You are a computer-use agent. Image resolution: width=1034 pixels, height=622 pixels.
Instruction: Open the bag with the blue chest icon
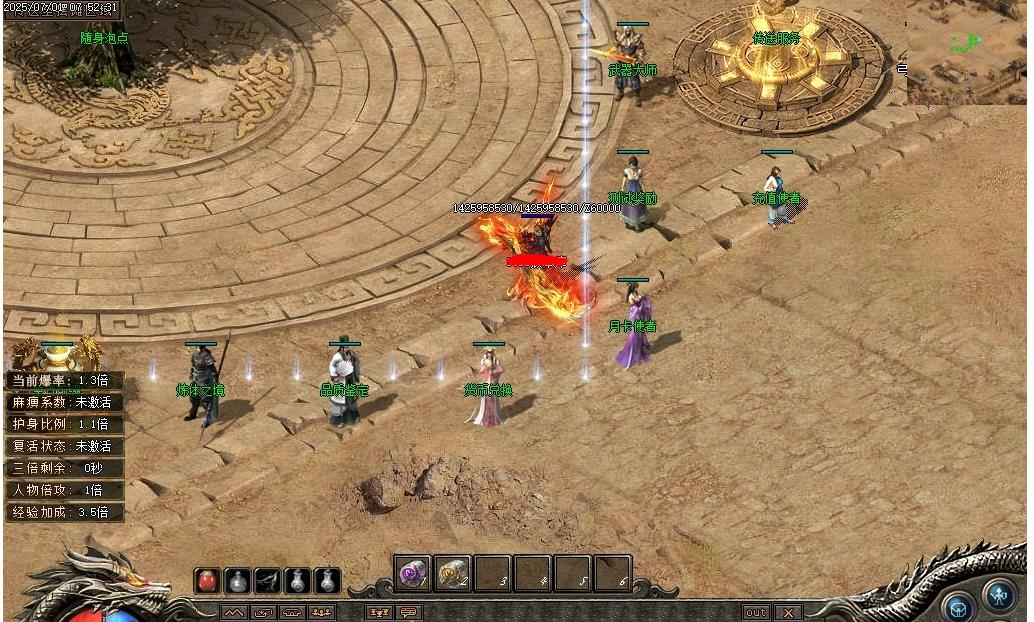[959, 606]
